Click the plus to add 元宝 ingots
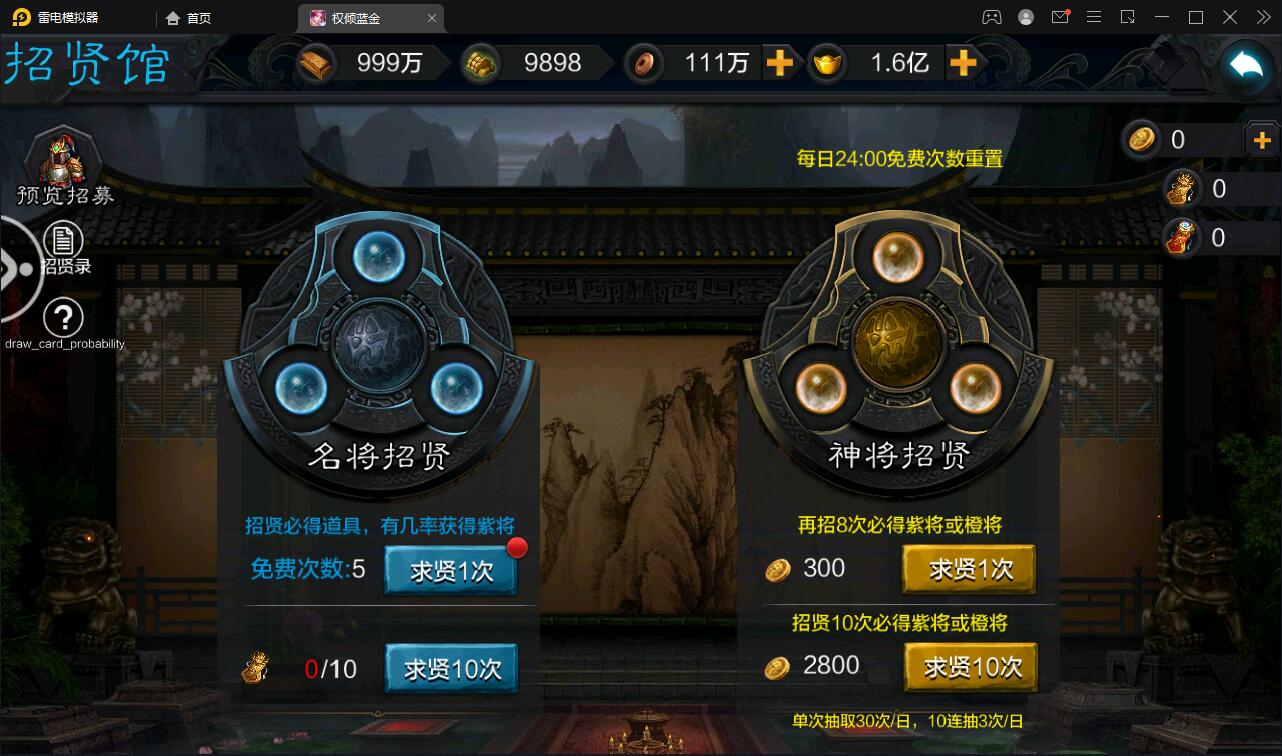Screen dimensions: 1282x756 (963, 63)
